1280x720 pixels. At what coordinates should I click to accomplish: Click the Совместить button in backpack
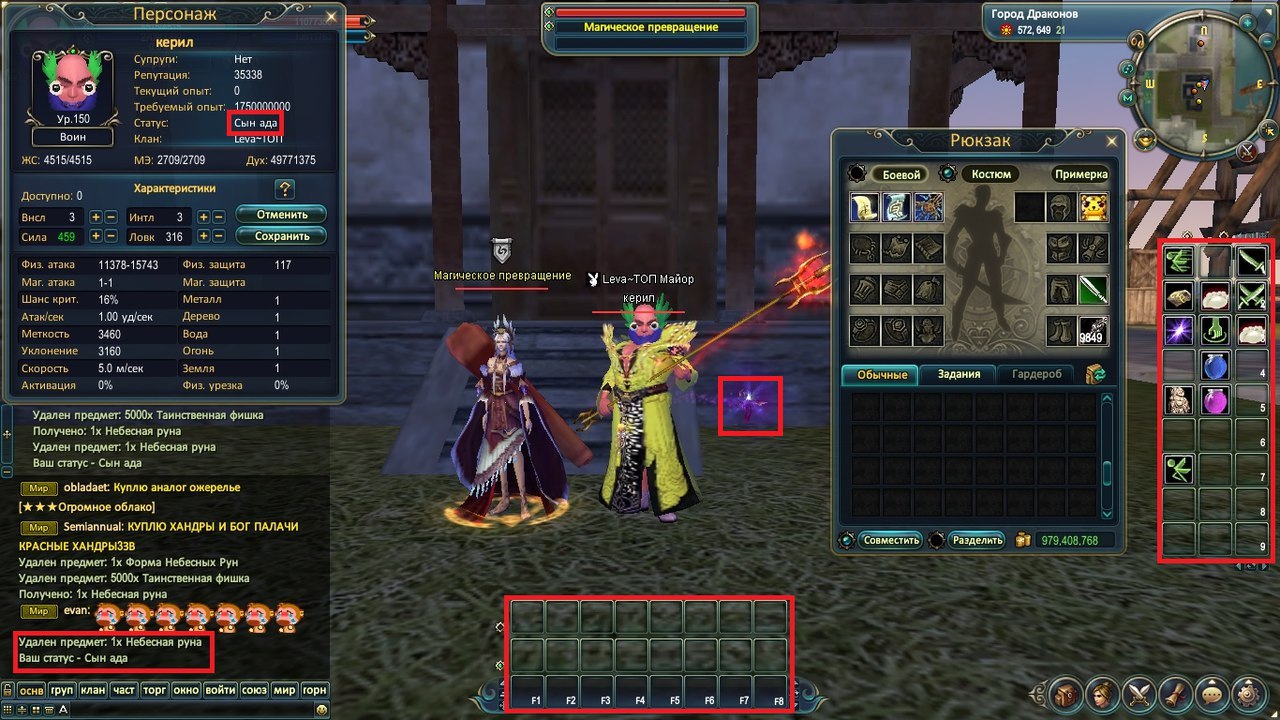(892, 540)
